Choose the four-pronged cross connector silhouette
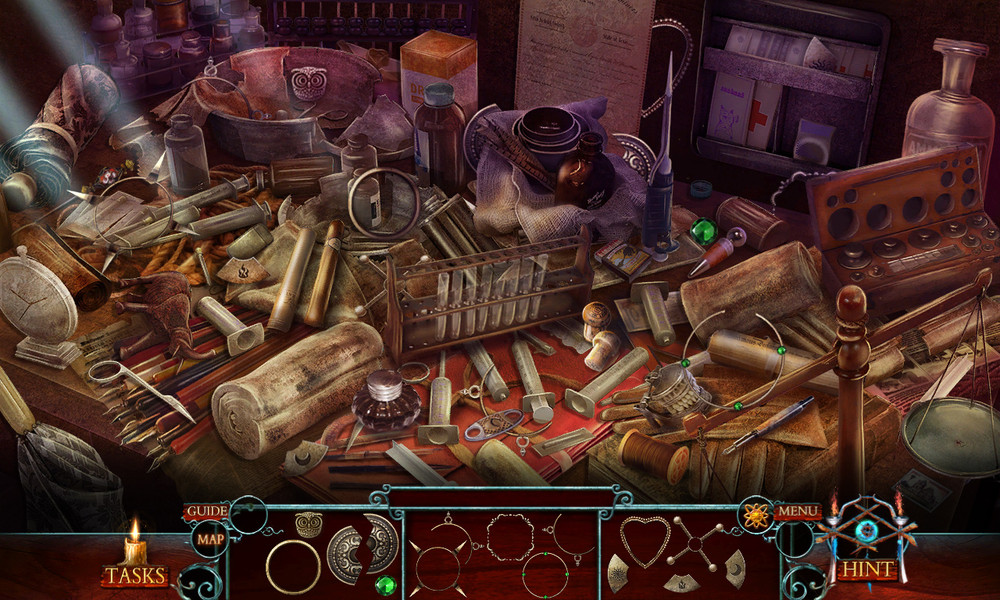 point(698,545)
